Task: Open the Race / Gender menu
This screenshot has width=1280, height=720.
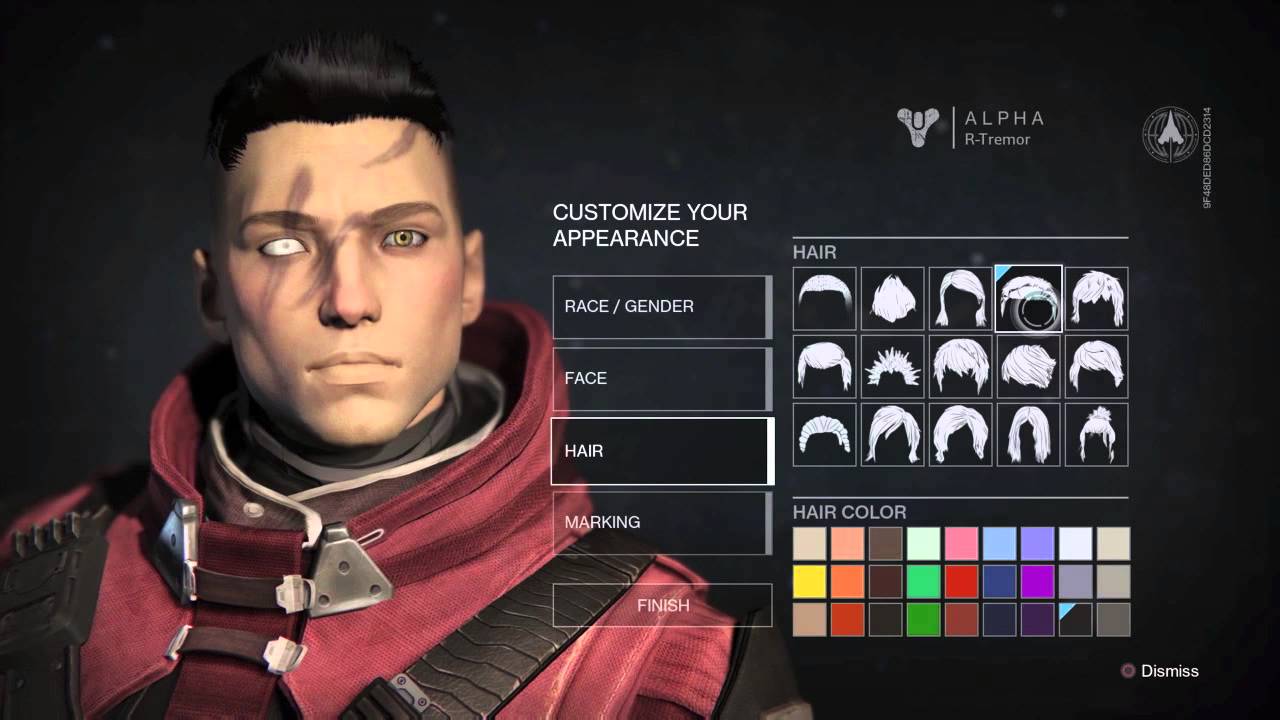Action: (x=661, y=306)
